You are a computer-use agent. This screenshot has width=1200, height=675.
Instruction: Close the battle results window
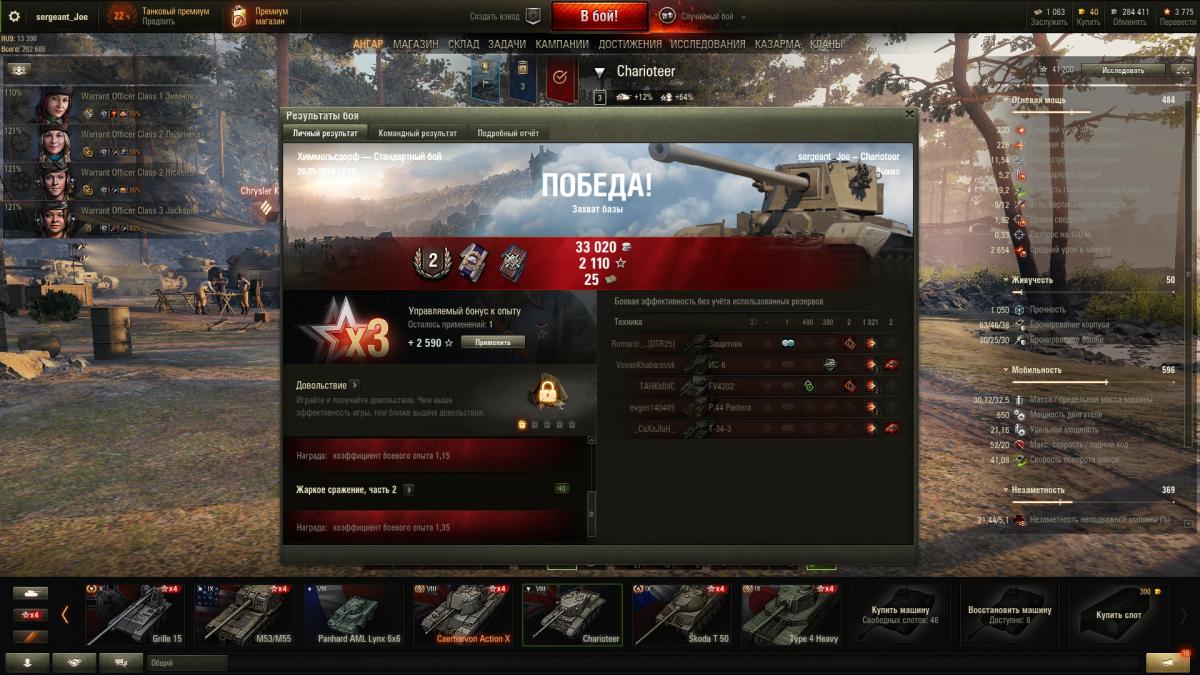908,114
